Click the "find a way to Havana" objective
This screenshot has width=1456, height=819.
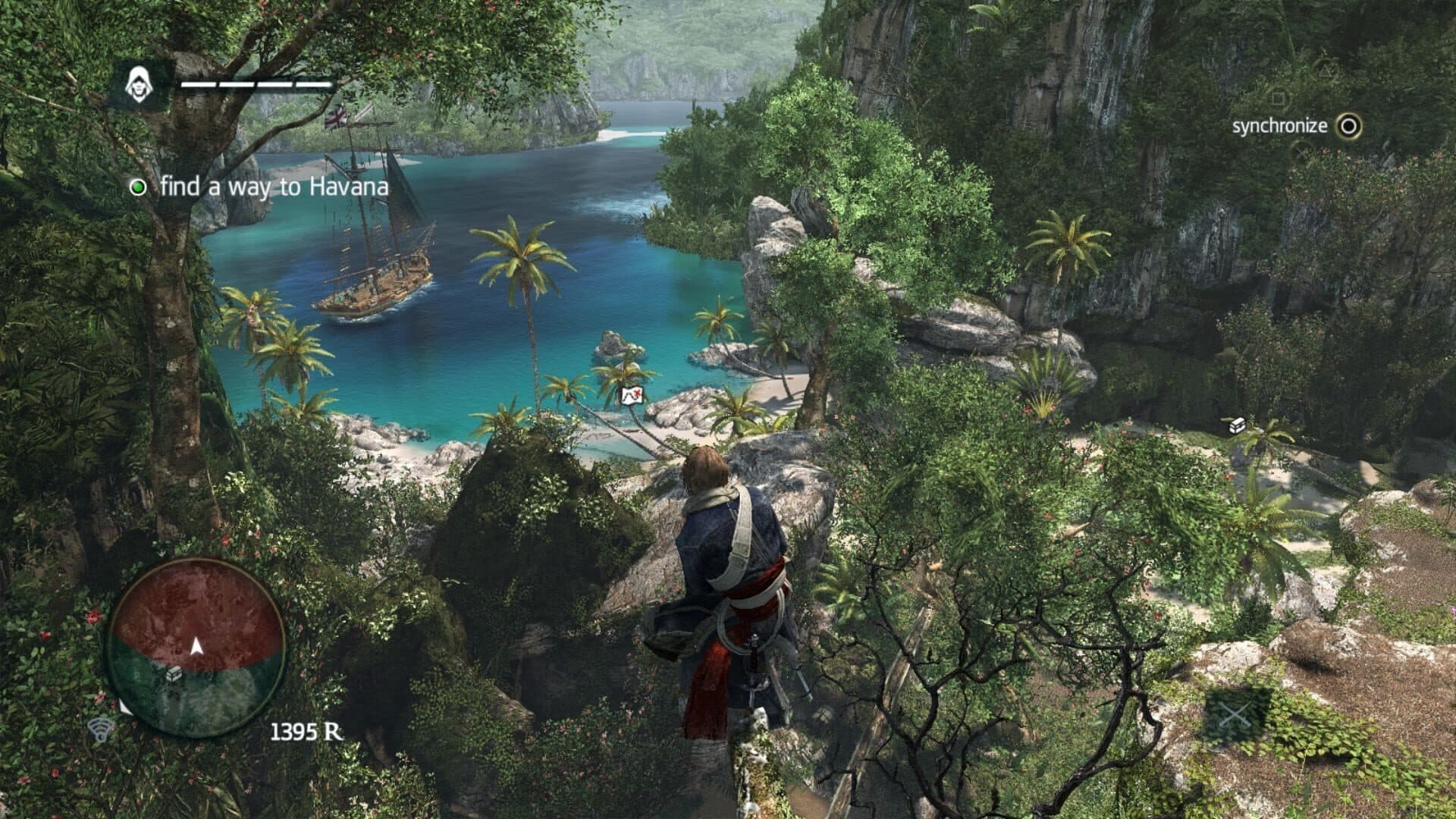[x=275, y=187]
